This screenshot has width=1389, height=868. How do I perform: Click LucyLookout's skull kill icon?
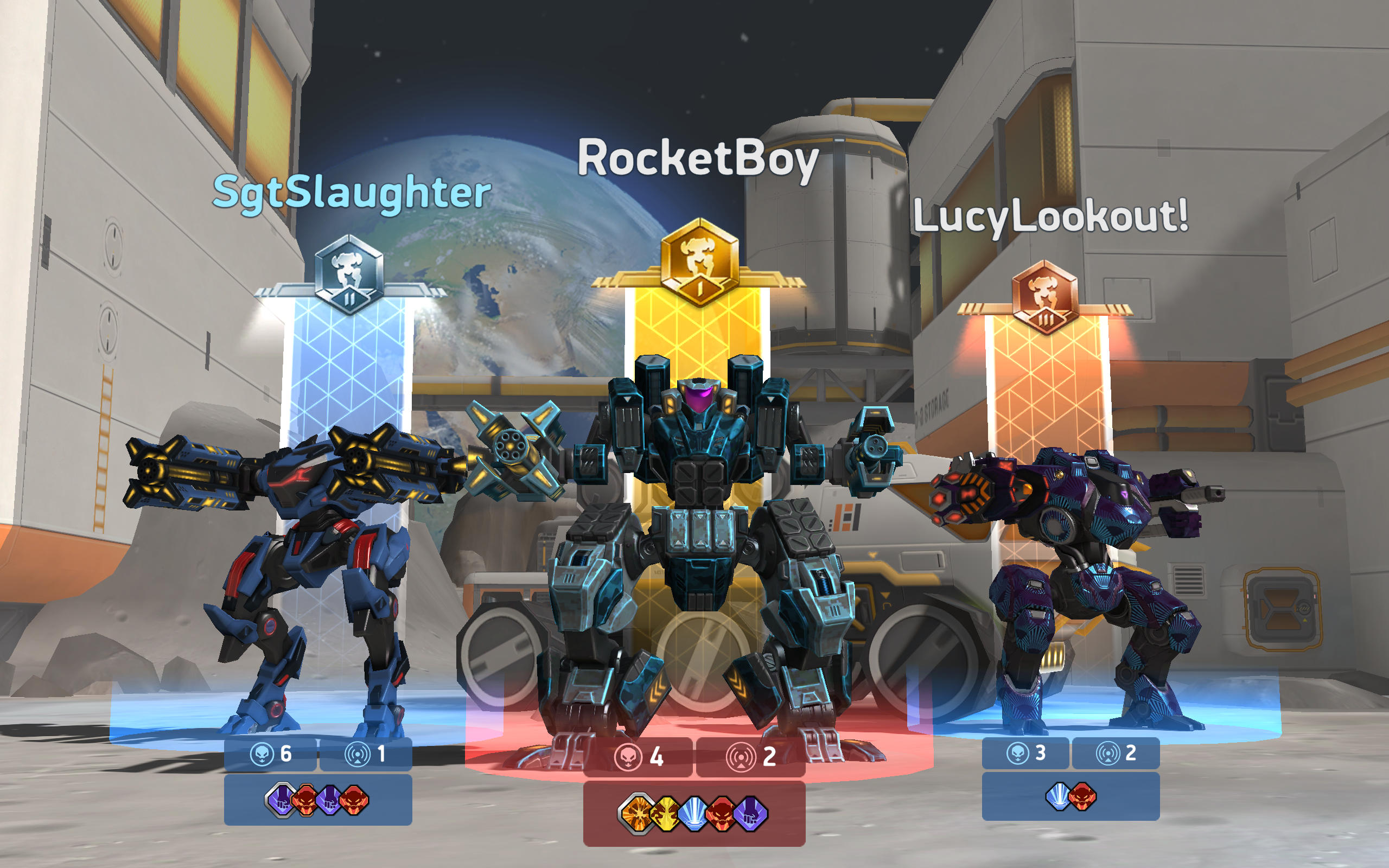click(1018, 754)
